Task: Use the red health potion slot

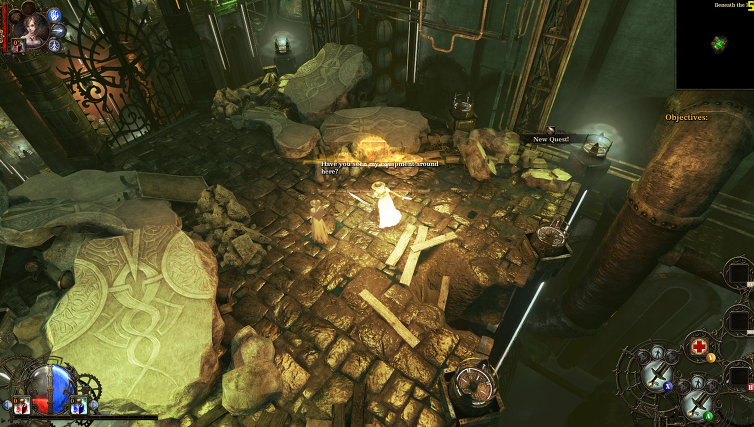Action: (x=20, y=405)
